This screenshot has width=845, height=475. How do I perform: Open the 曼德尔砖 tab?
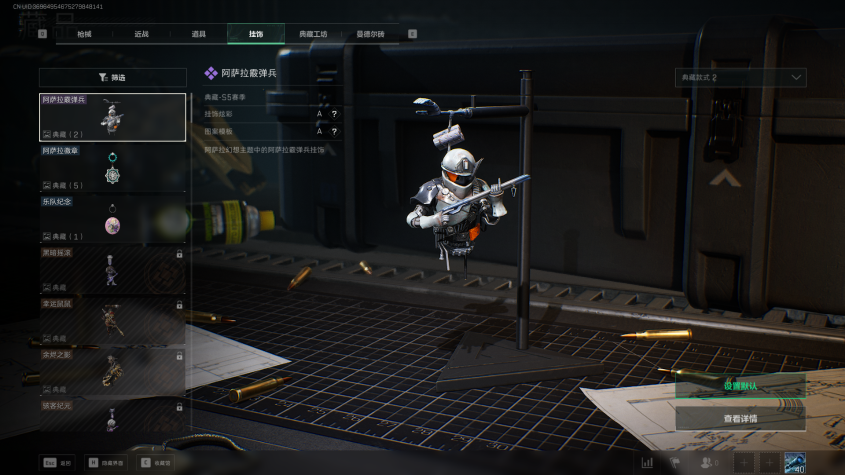click(x=370, y=34)
